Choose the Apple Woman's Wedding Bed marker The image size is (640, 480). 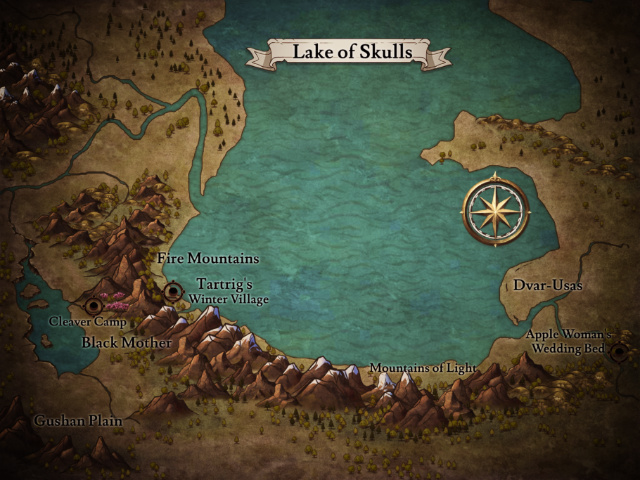pyautogui.click(x=619, y=352)
